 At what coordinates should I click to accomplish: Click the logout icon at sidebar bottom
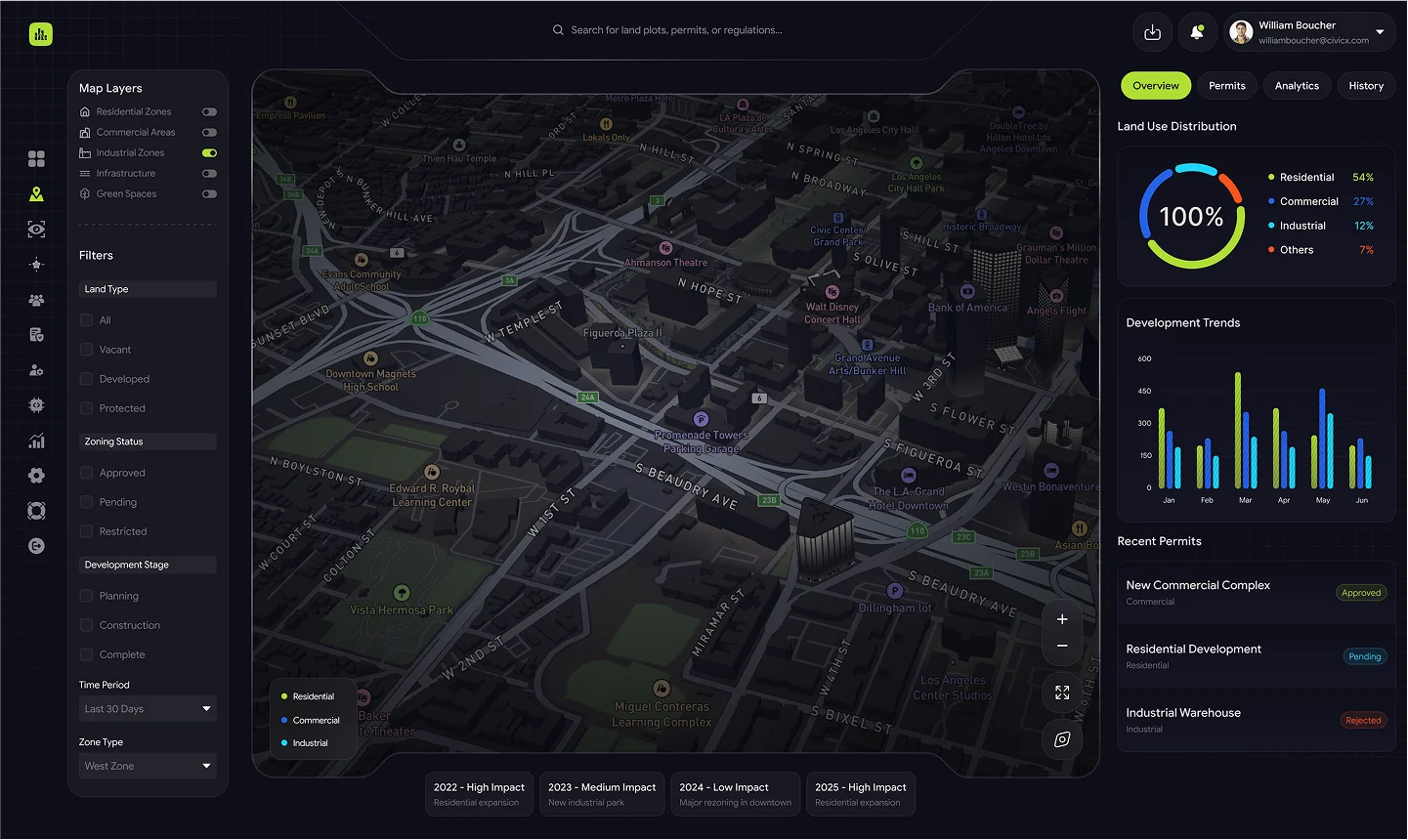[x=36, y=546]
